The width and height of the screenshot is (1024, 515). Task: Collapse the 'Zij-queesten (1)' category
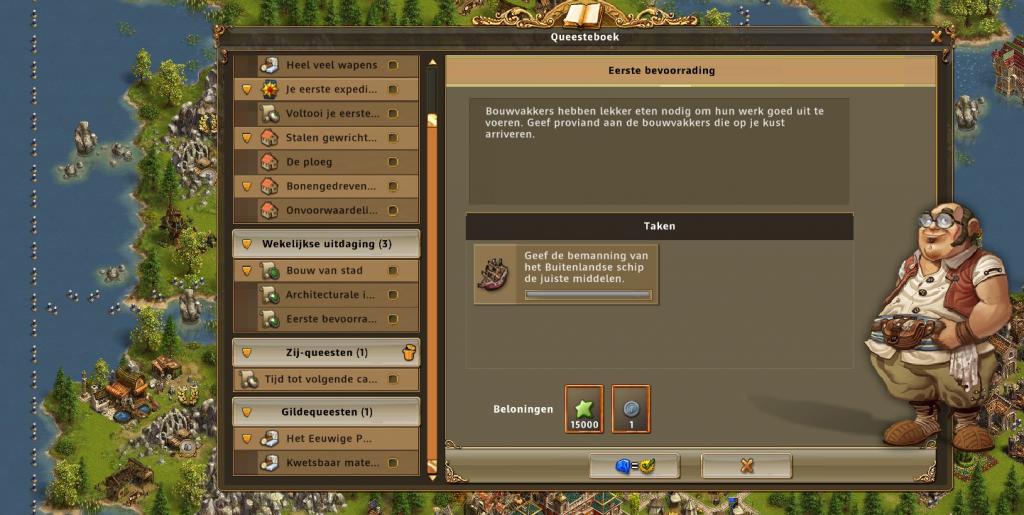pyautogui.click(x=247, y=353)
